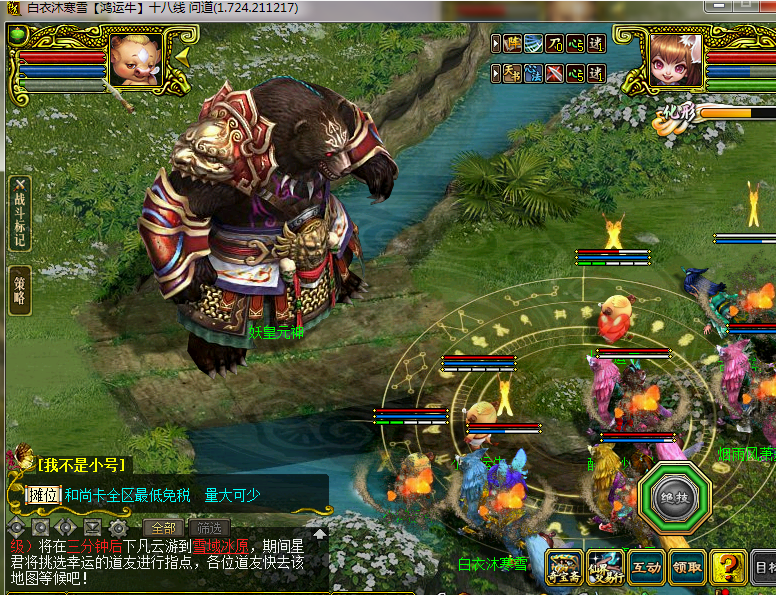Open the 互动 interaction menu
Screen dimensions: 776x595
tap(645, 569)
